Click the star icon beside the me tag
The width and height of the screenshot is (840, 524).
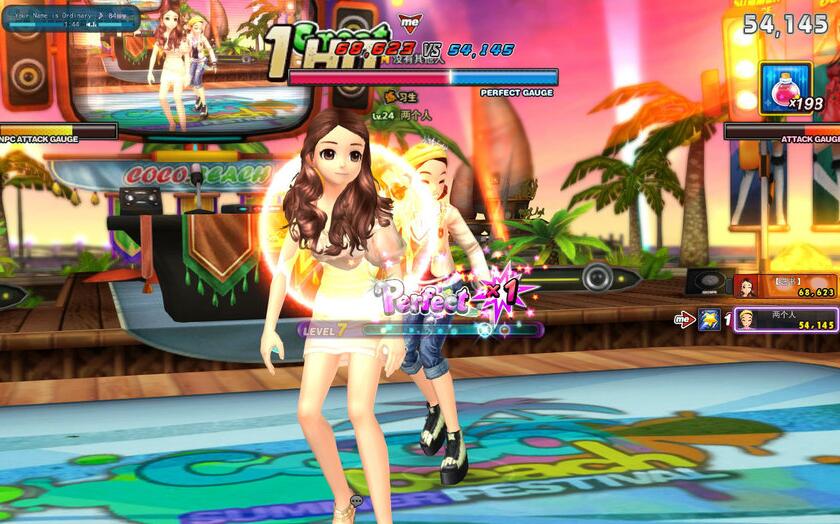[710, 320]
